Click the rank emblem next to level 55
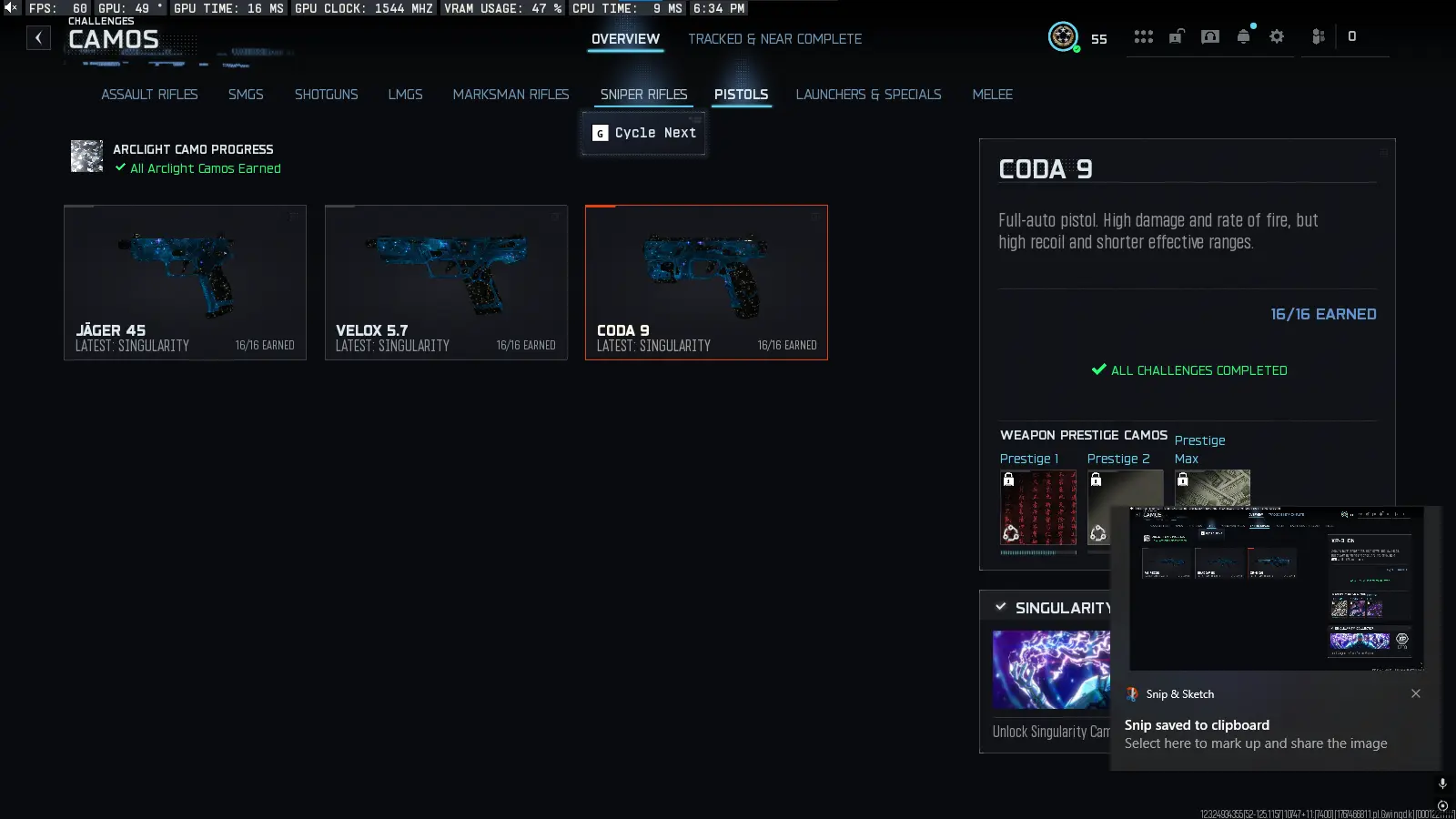This screenshot has height=819, width=1456. click(1064, 38)
